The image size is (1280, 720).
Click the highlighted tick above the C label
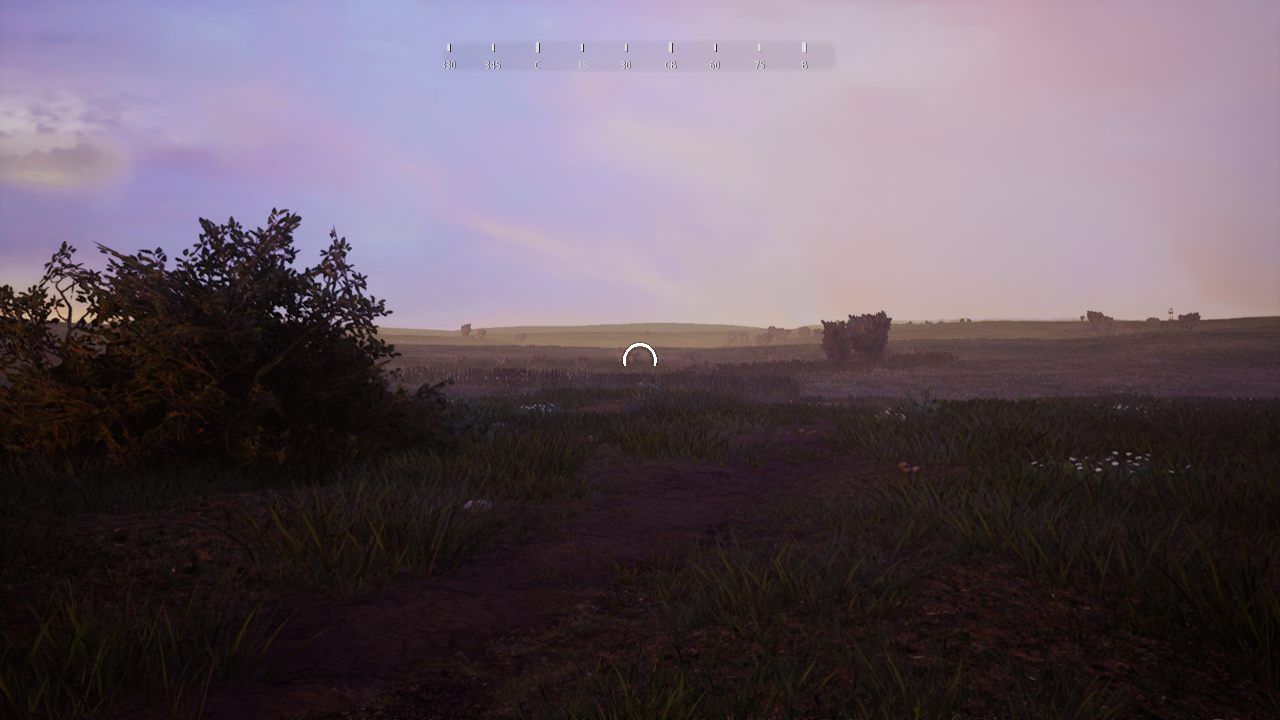[x=538, y=46]
